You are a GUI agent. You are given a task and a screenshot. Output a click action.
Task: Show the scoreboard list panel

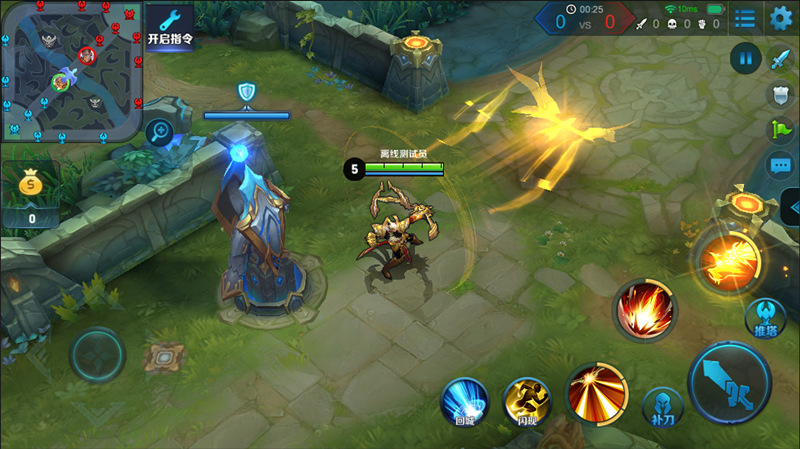[x=745, y=18]
